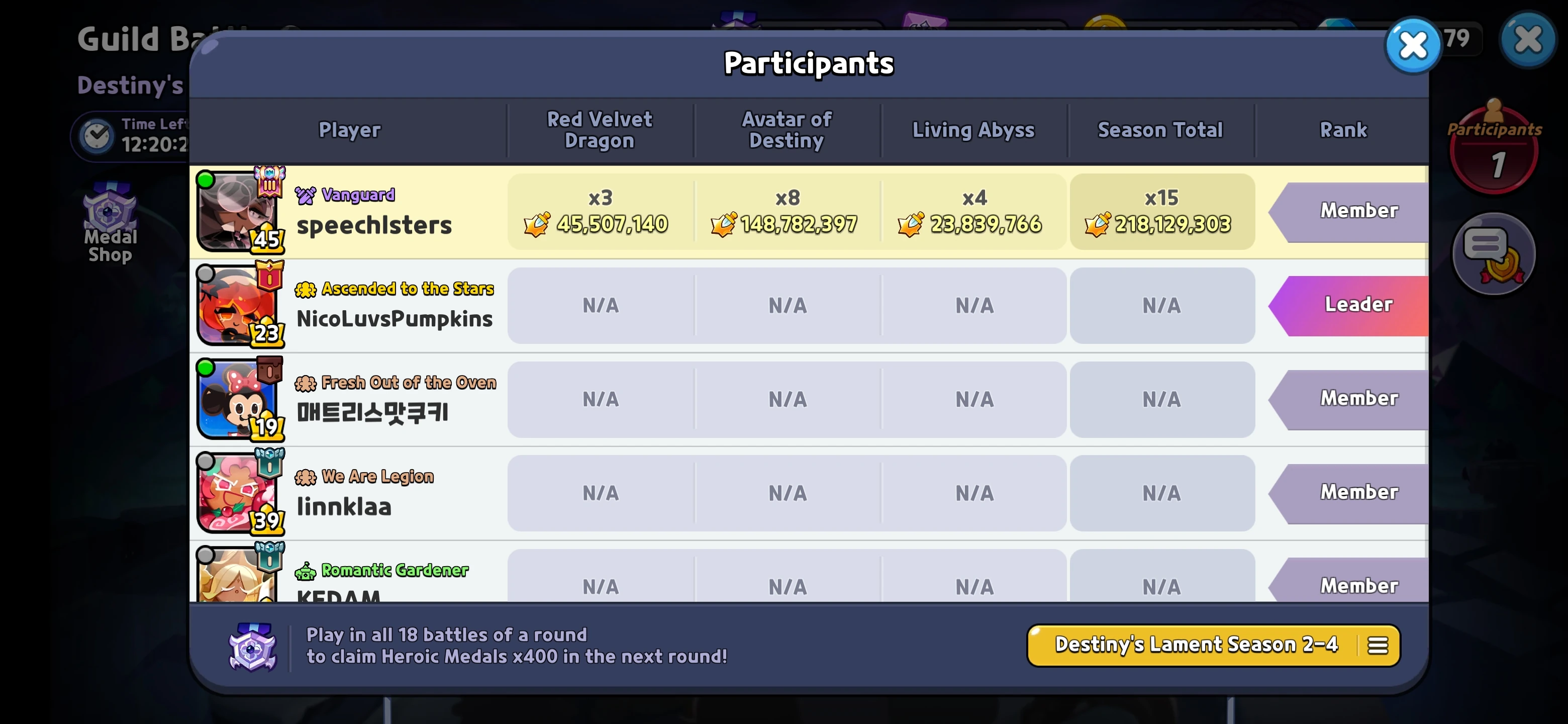Expand the Rank column header

[1343, 130]
